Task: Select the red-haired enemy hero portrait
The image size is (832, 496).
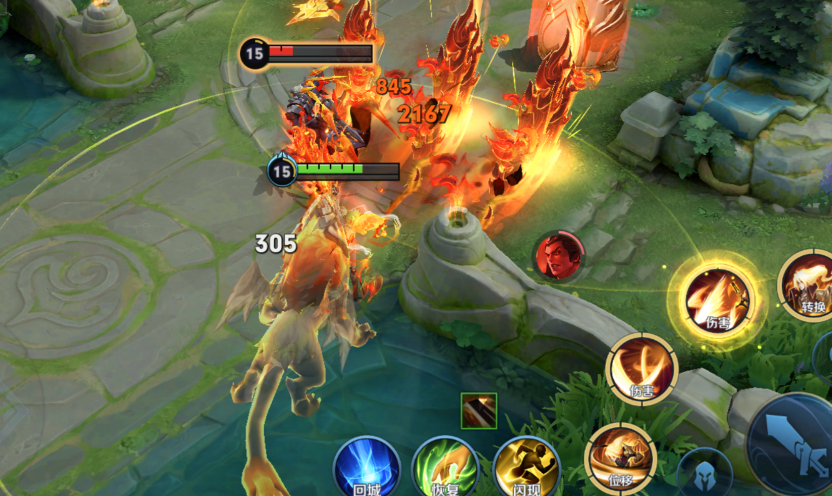Action: pyautogui.click(x=558, y=257)
